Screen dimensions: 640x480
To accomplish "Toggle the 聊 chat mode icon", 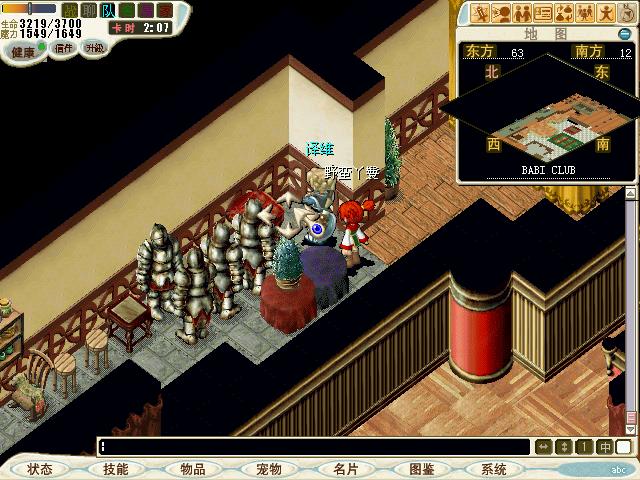I will (87, 10).
